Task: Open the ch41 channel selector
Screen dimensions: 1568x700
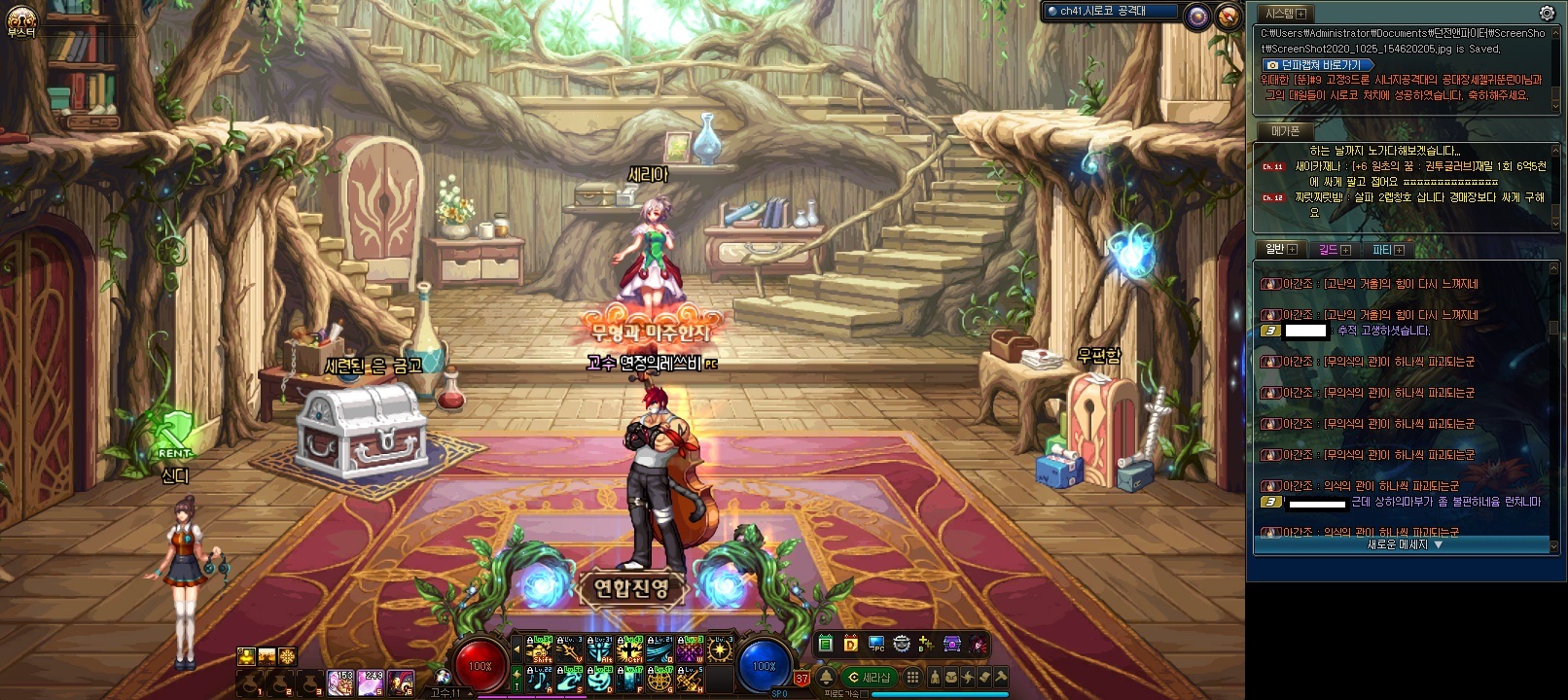Action: tap(1110, 12)
